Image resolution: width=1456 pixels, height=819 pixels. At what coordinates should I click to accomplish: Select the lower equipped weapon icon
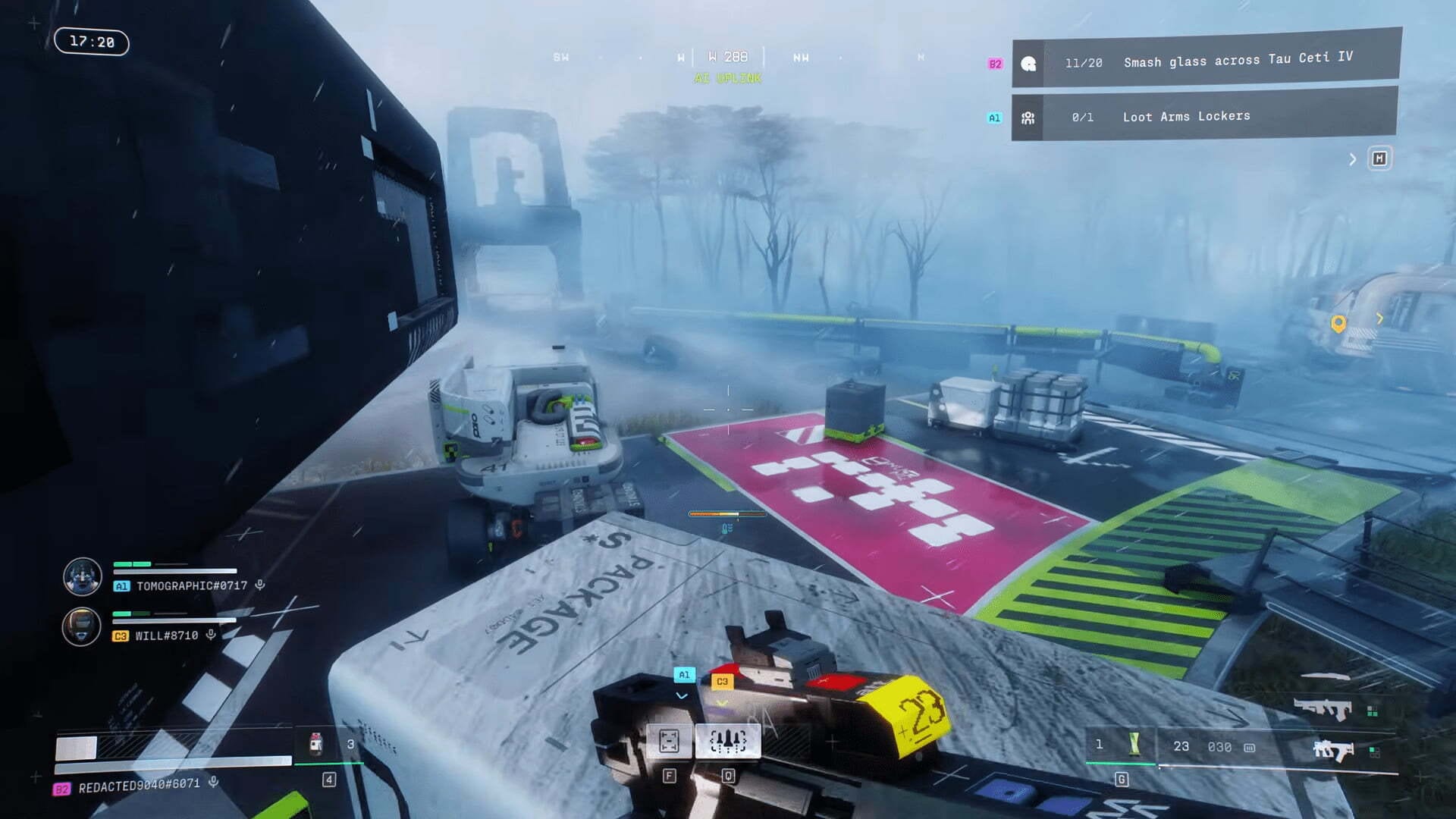tap(1332, 750)
